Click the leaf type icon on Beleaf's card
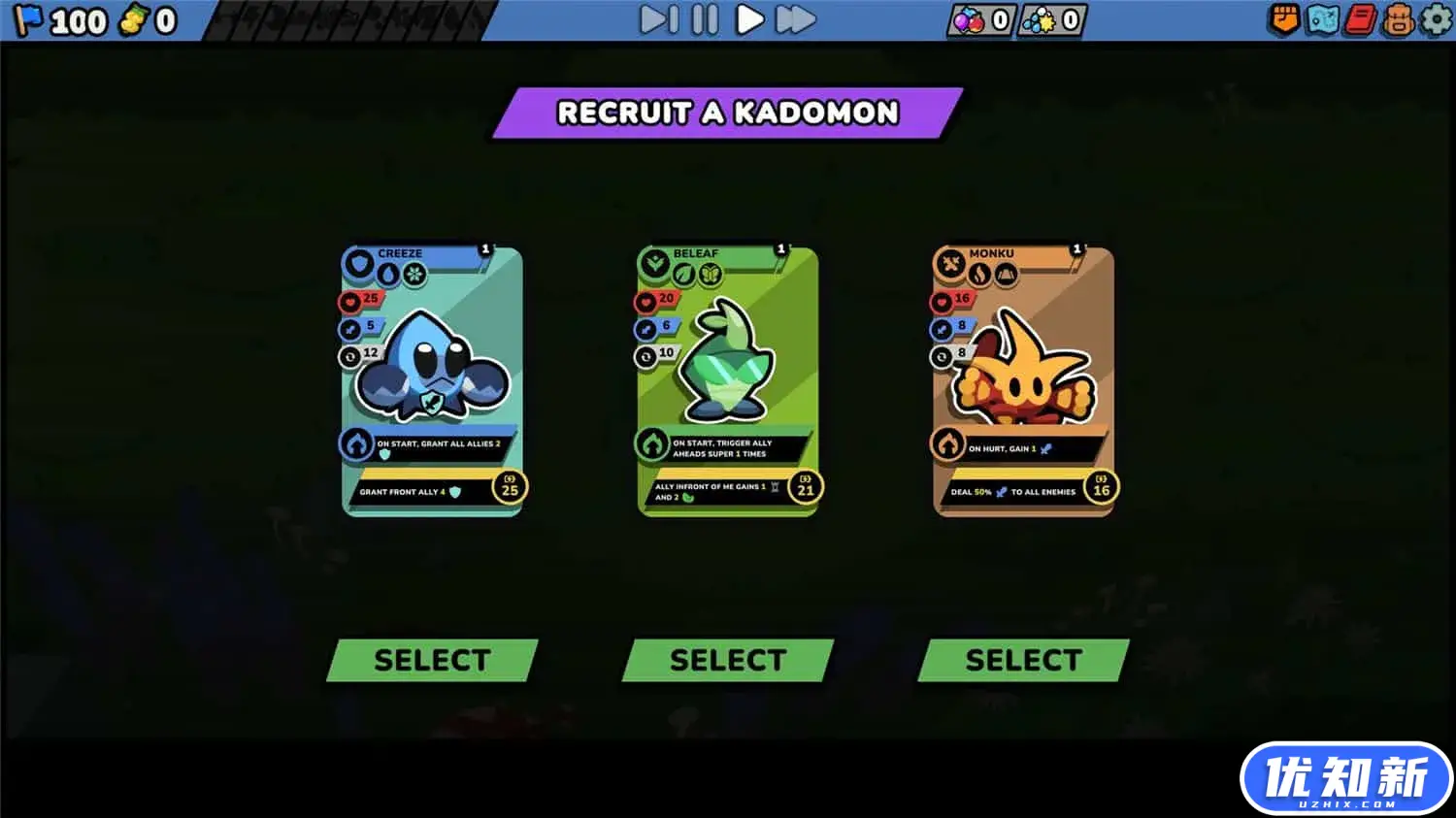1456x818 pixels. point(684,274)
